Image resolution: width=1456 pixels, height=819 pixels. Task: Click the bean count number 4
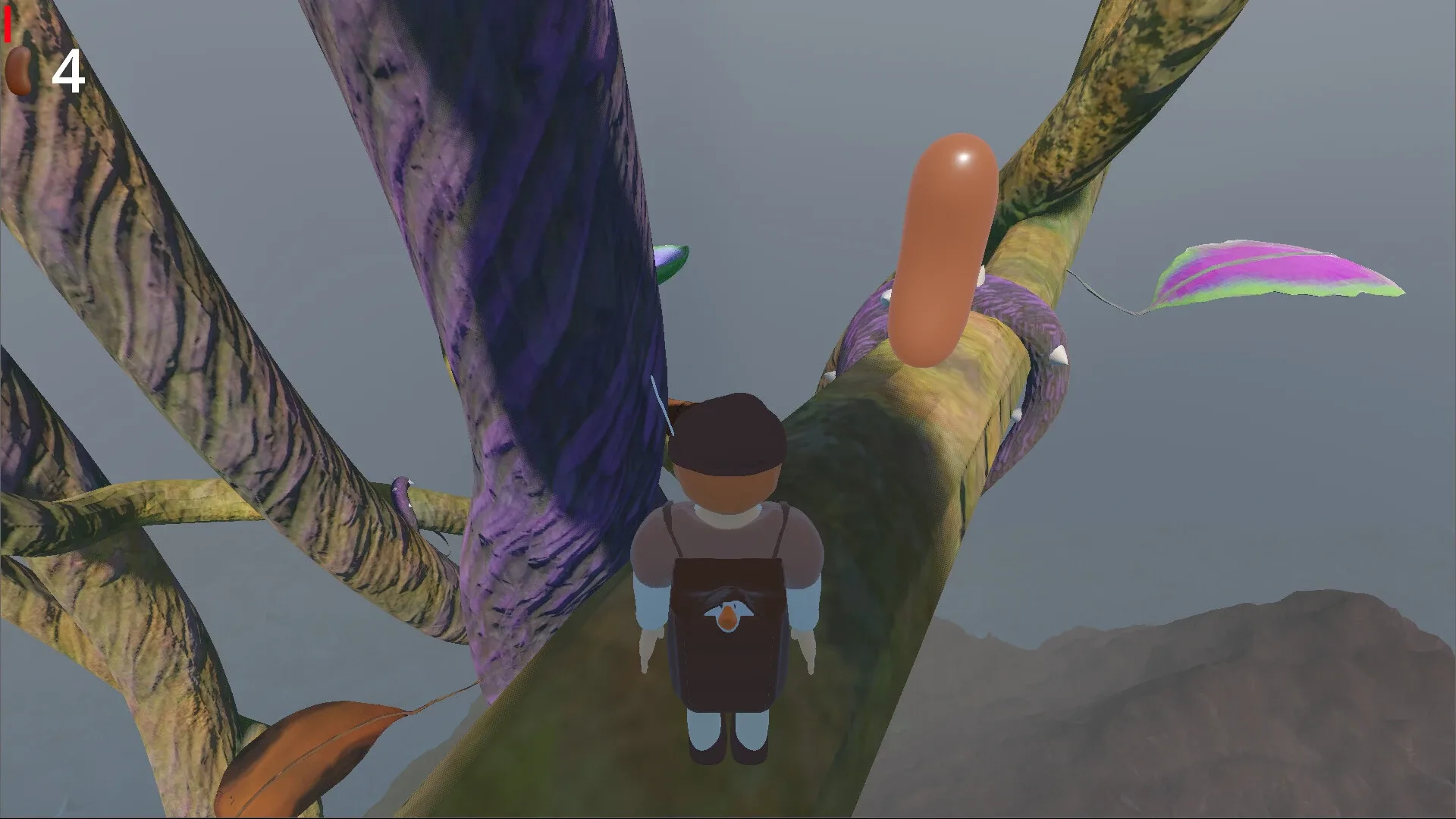(x=68, y=72)
